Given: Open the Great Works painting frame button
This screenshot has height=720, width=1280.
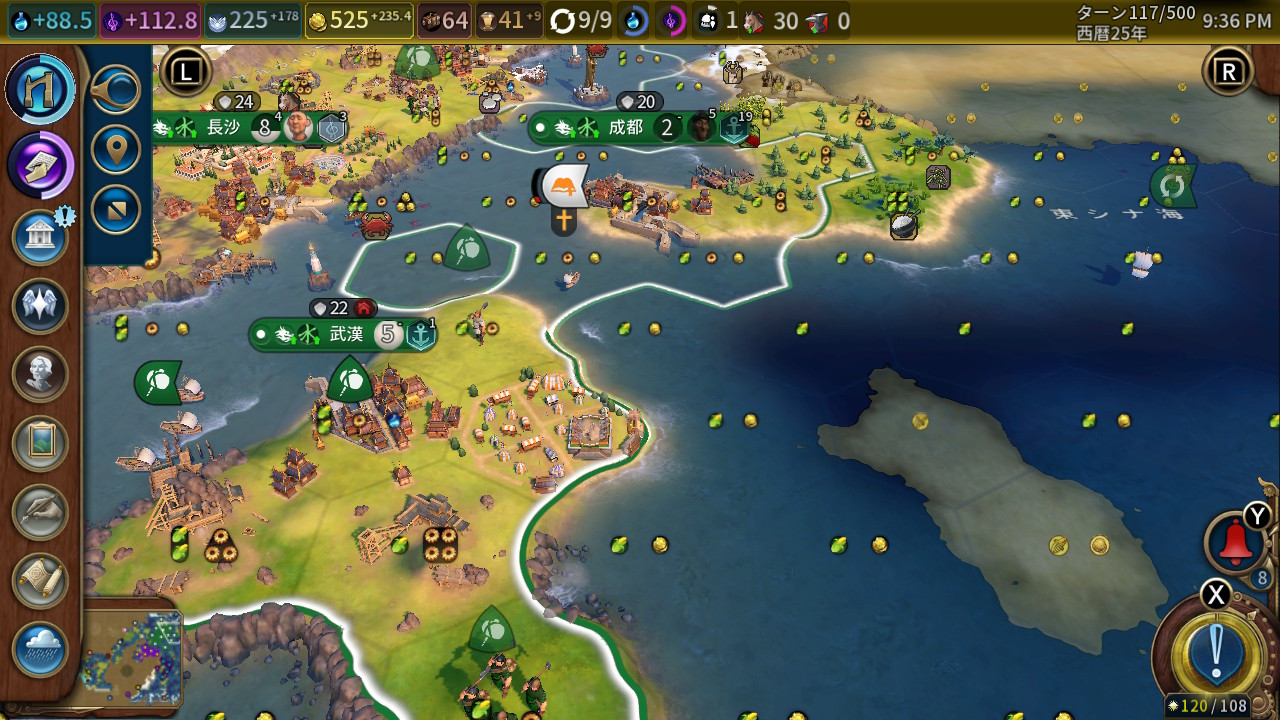Looking at the screenshot, I should 40,443.
